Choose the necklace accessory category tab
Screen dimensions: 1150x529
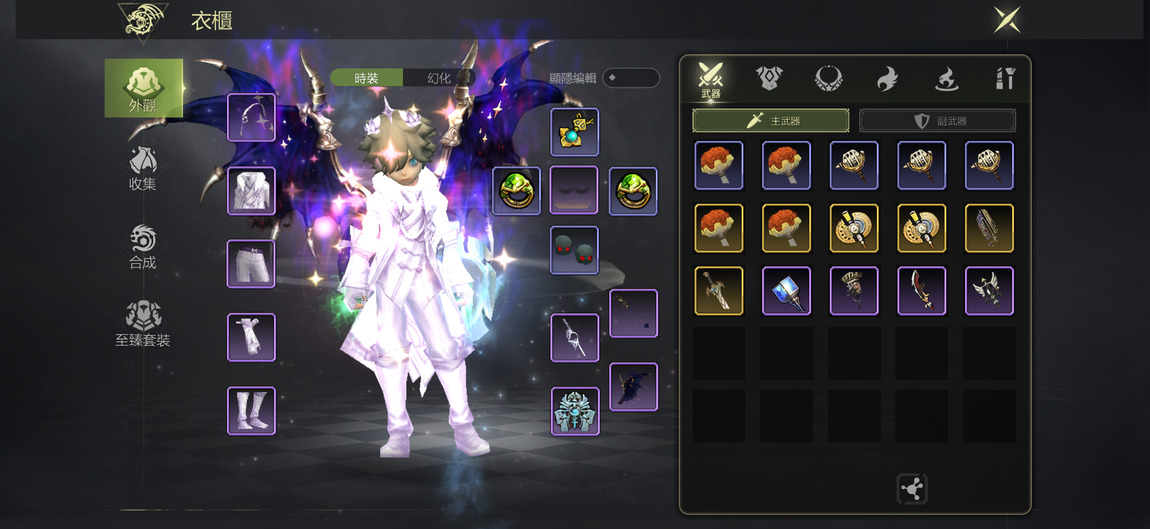coord(828,78)
